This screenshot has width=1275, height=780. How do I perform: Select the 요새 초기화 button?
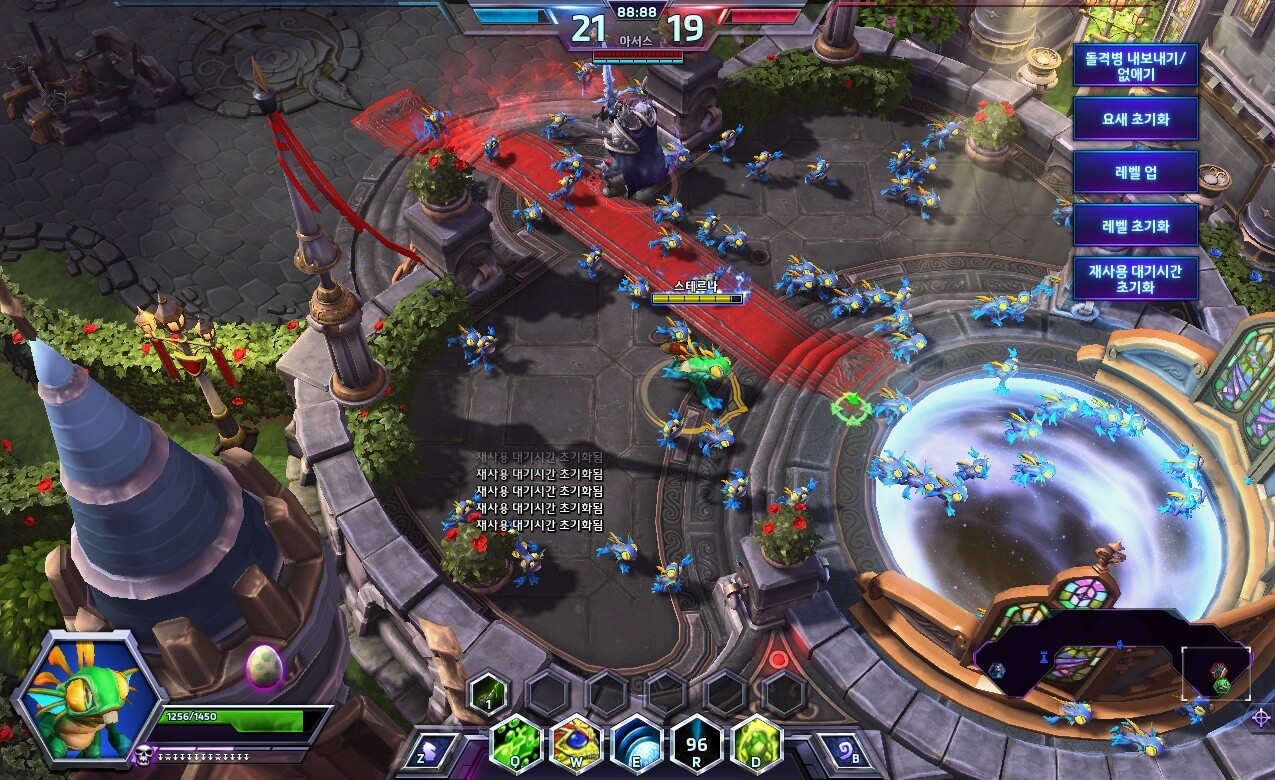pos(1135,119)
